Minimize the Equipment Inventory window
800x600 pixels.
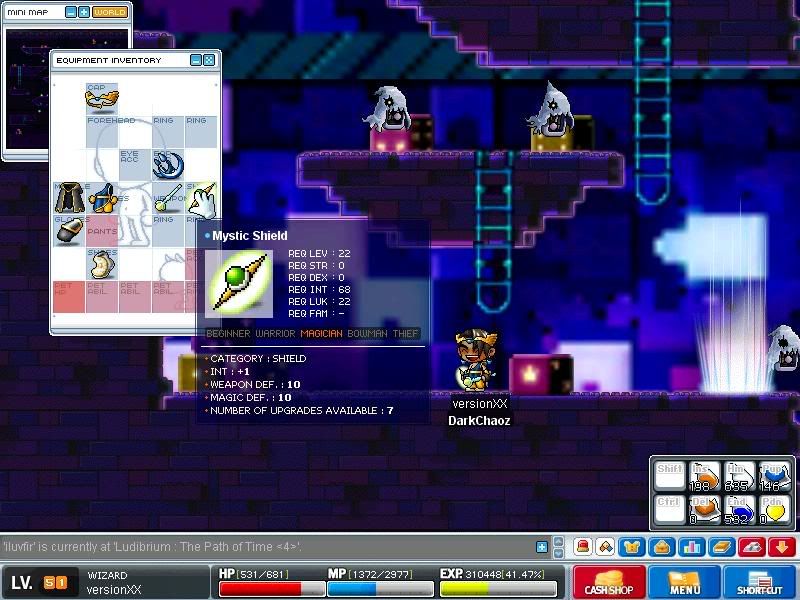point(196,60)
